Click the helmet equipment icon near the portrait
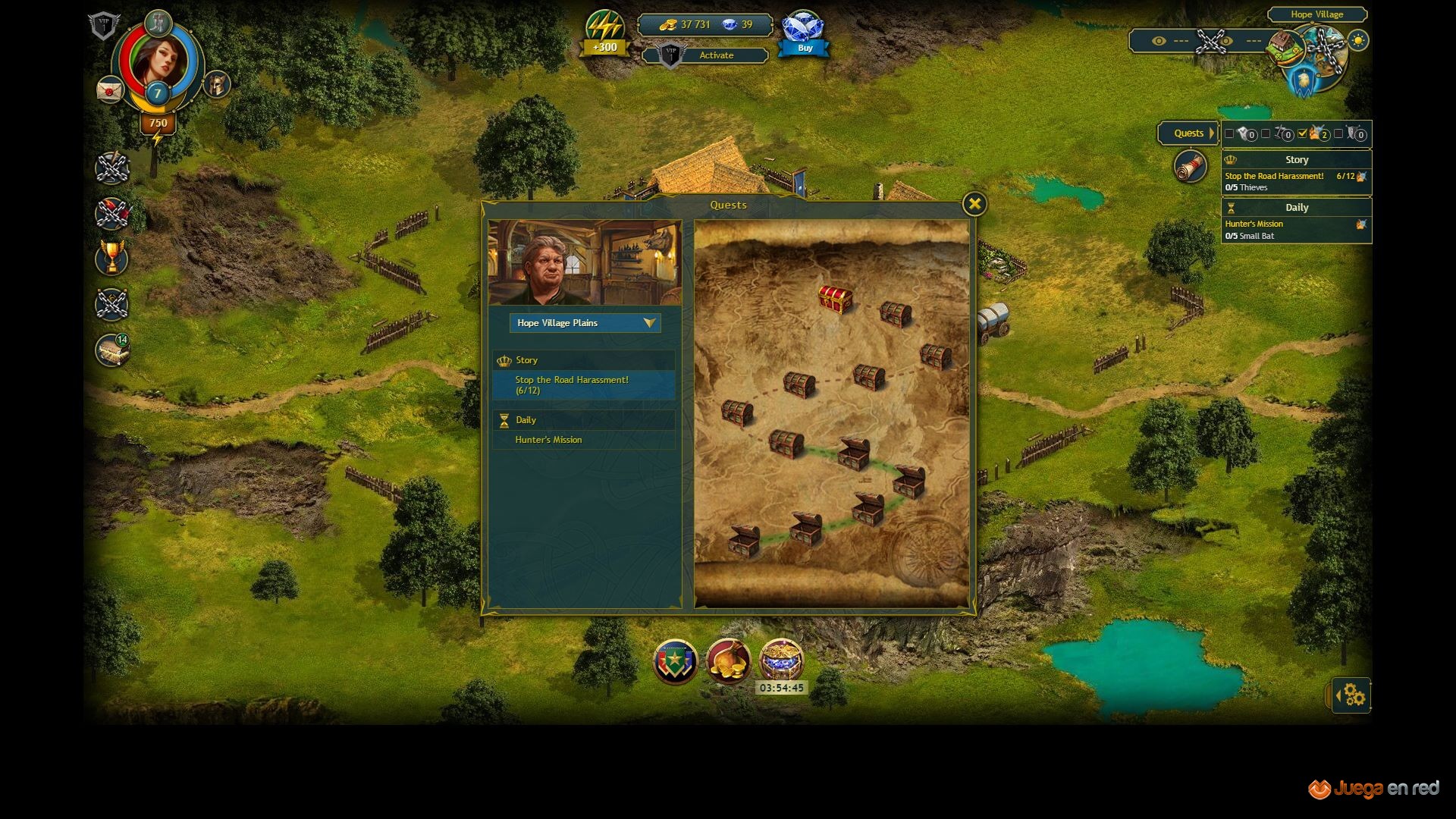 [217, 84]
